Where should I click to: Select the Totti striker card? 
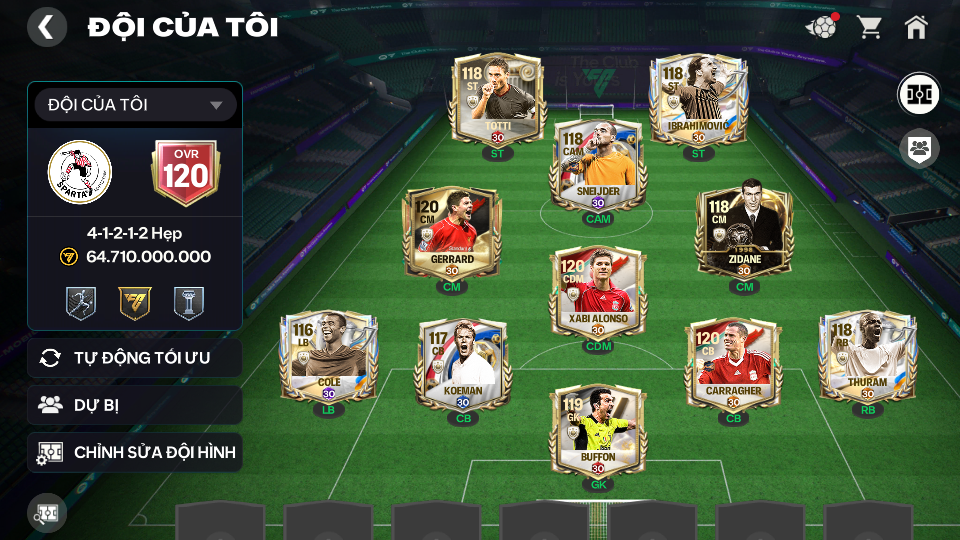coord(497,100)
